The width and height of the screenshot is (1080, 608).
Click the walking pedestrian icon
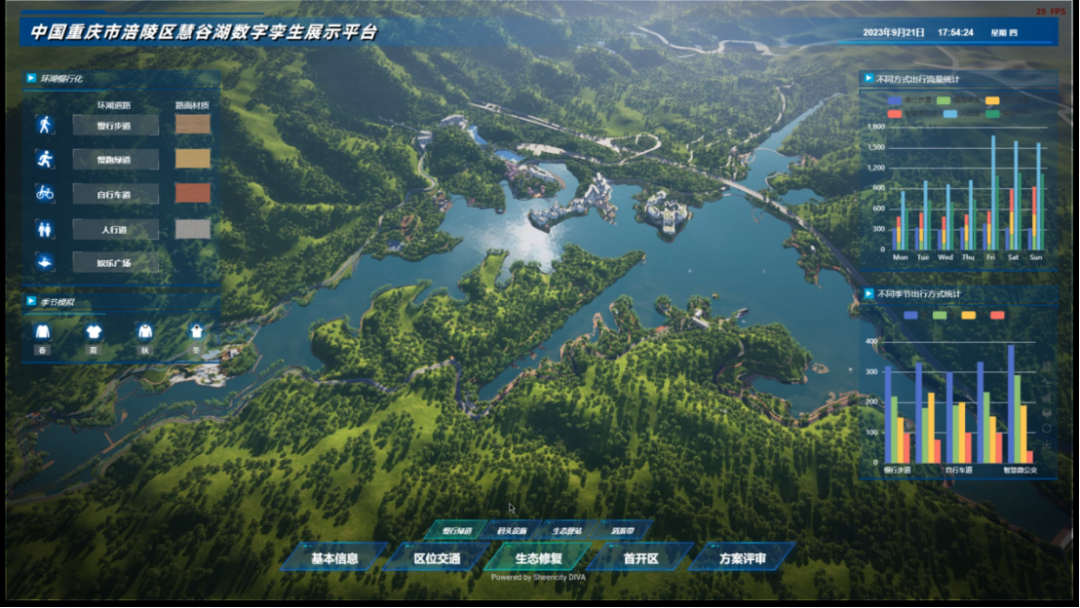click(44, 125)
